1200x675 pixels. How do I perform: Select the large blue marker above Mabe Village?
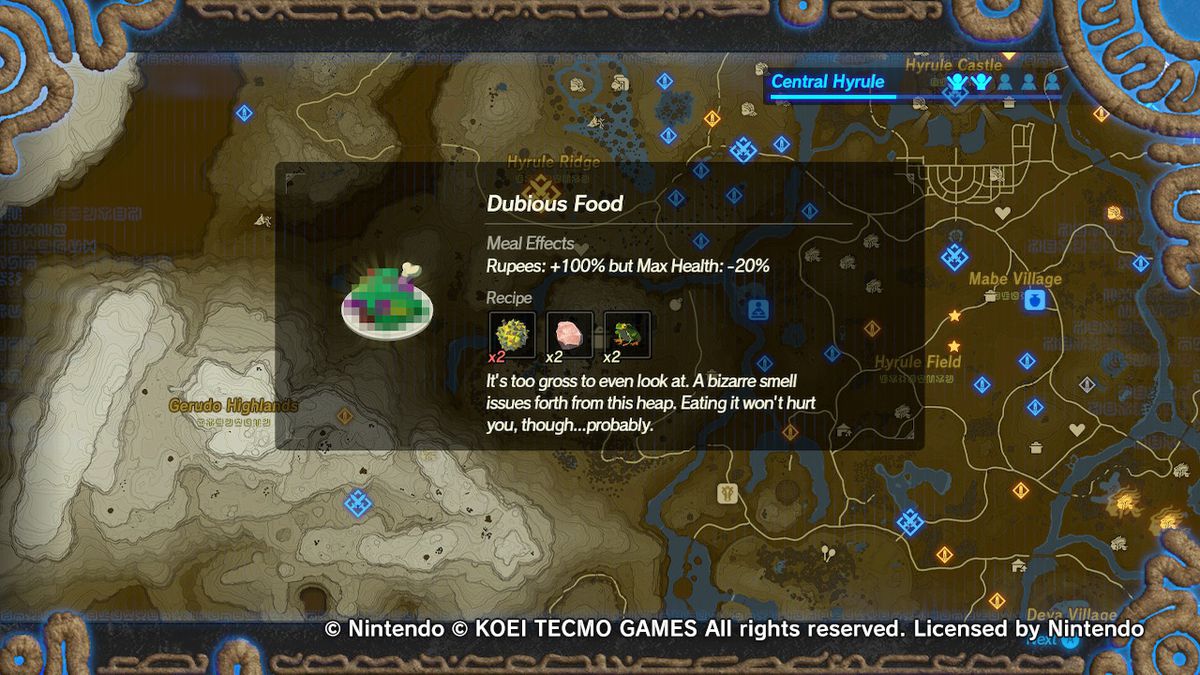coord(954,257)
